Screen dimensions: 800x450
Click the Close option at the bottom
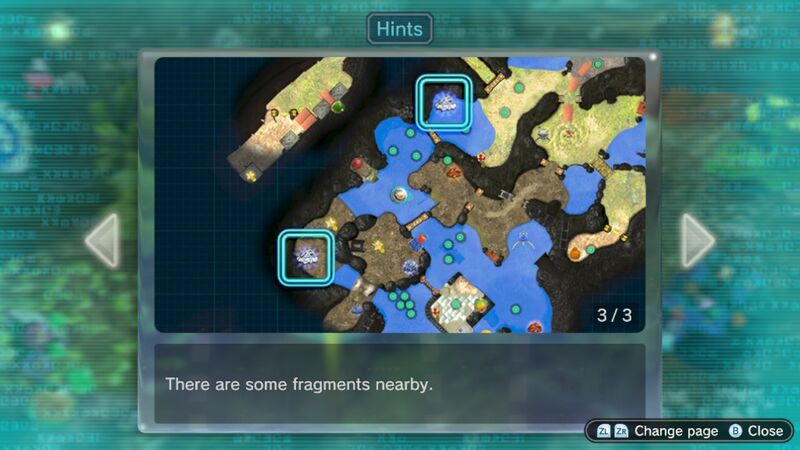pos(756,431)
